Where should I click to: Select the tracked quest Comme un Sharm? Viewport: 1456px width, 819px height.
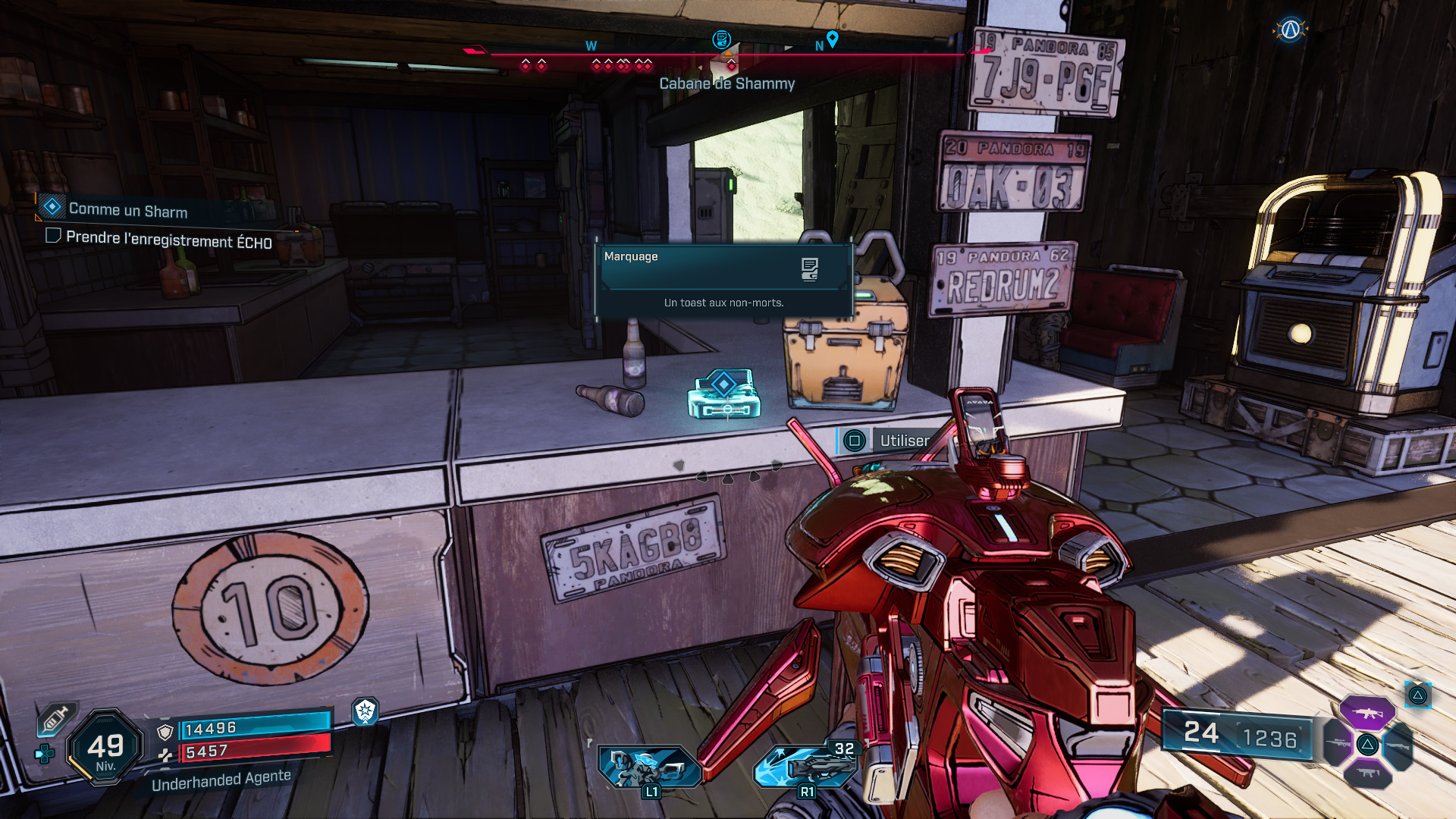tap(127, 210)
